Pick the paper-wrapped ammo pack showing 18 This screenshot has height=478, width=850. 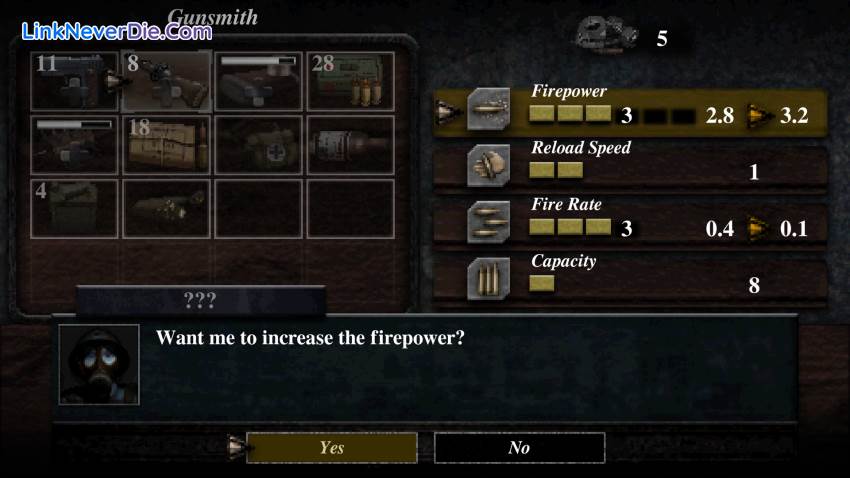point(166,145)
